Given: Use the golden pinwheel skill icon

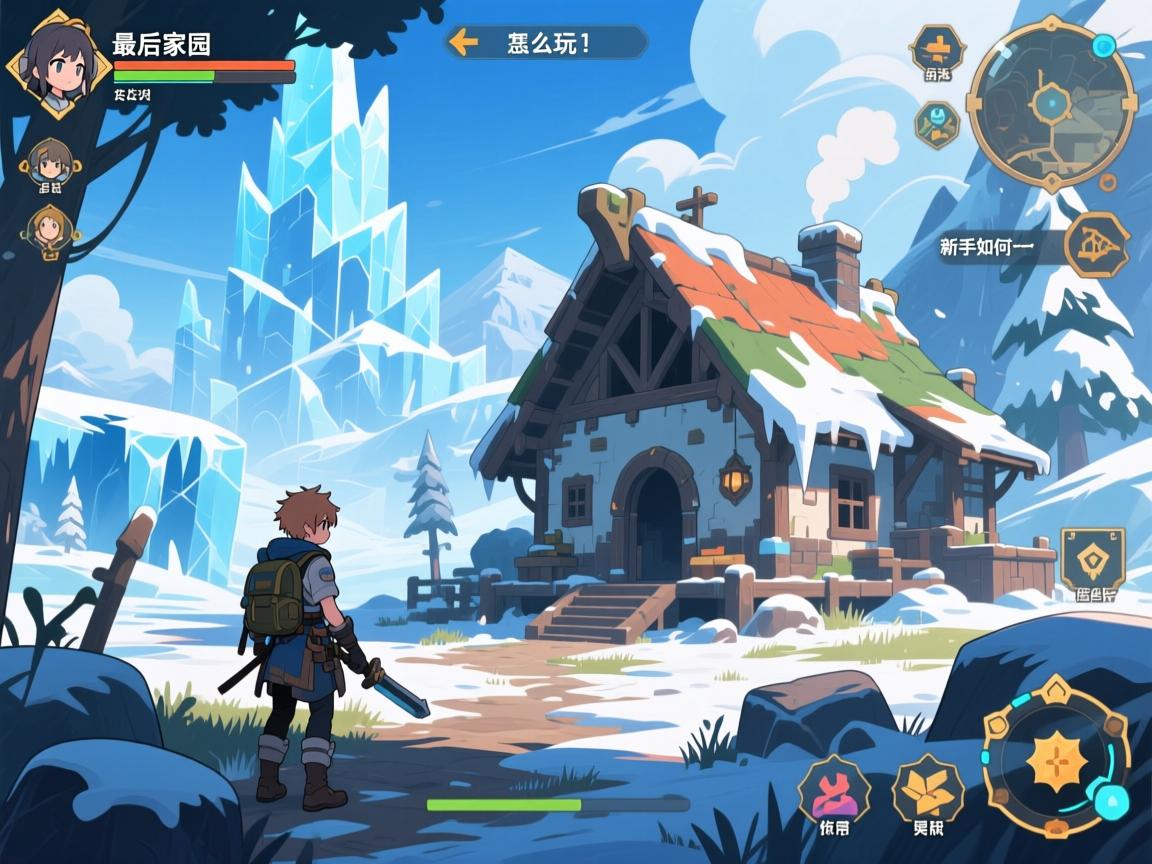Looking at the screenshot, I should coord(927,789).
